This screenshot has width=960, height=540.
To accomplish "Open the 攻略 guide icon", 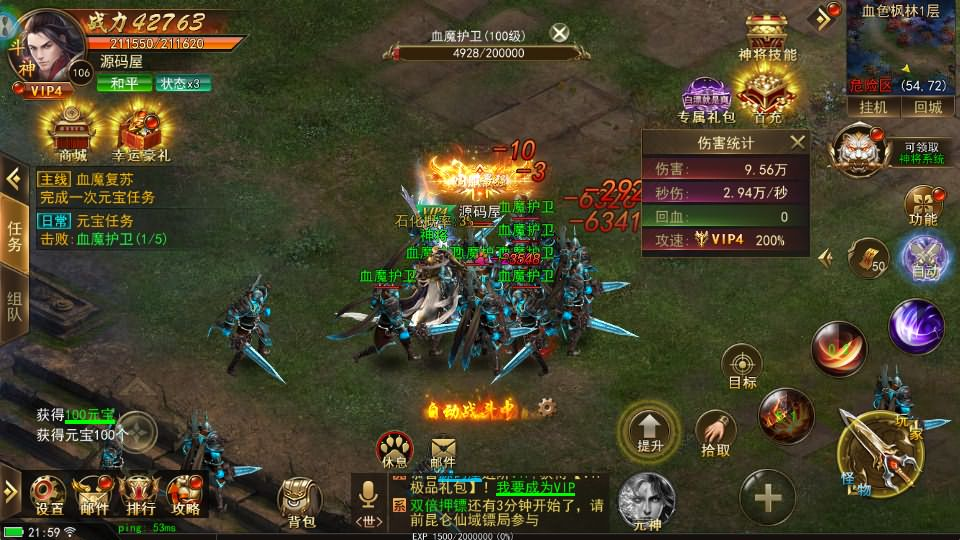I will point(185,494).
